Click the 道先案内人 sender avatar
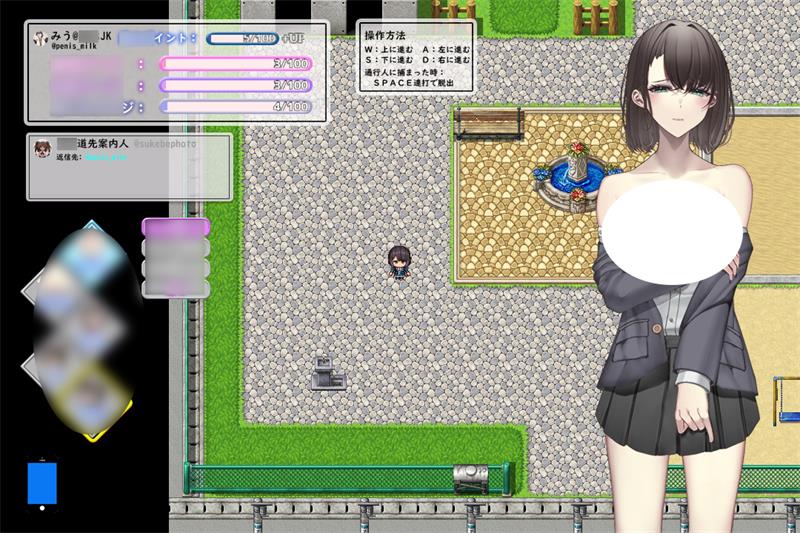Viewport: 800px width, 533px height. (x=43, y=149)
